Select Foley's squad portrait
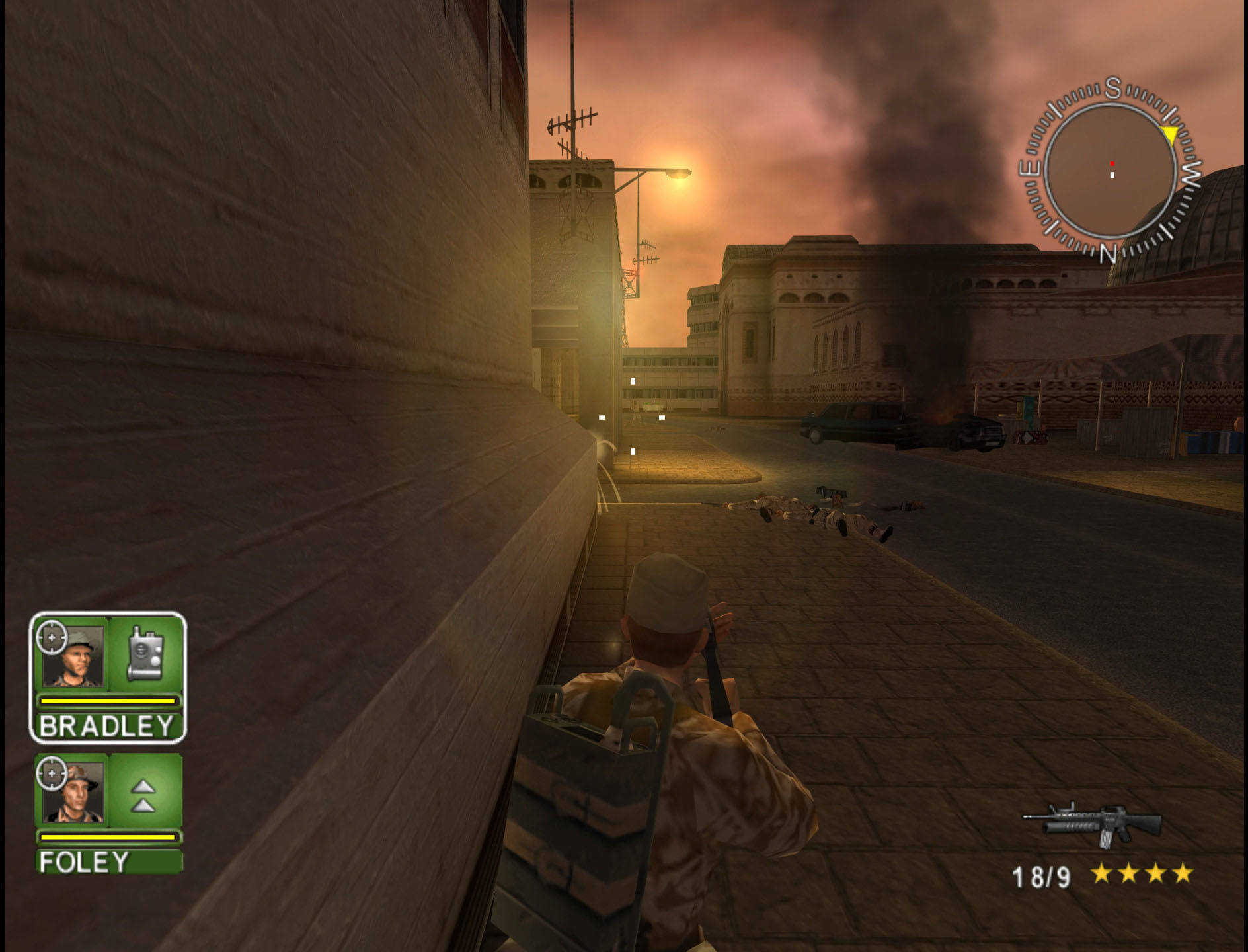The width and height of the screenshot is (1248, 952). (x=73, y=791)
